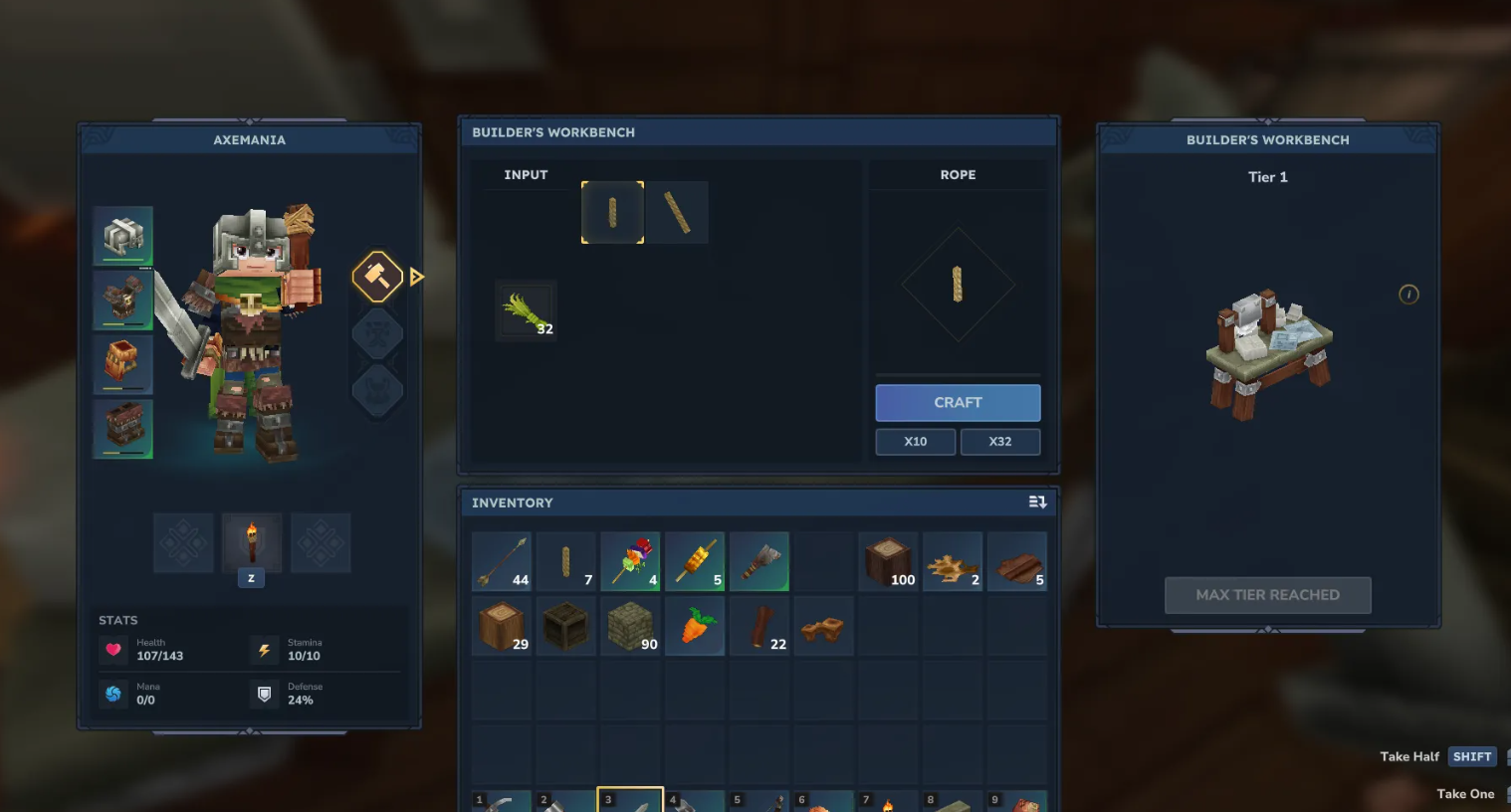
Task: Select the stack of 100 dark logs
Action: click(x=888, y=561)
